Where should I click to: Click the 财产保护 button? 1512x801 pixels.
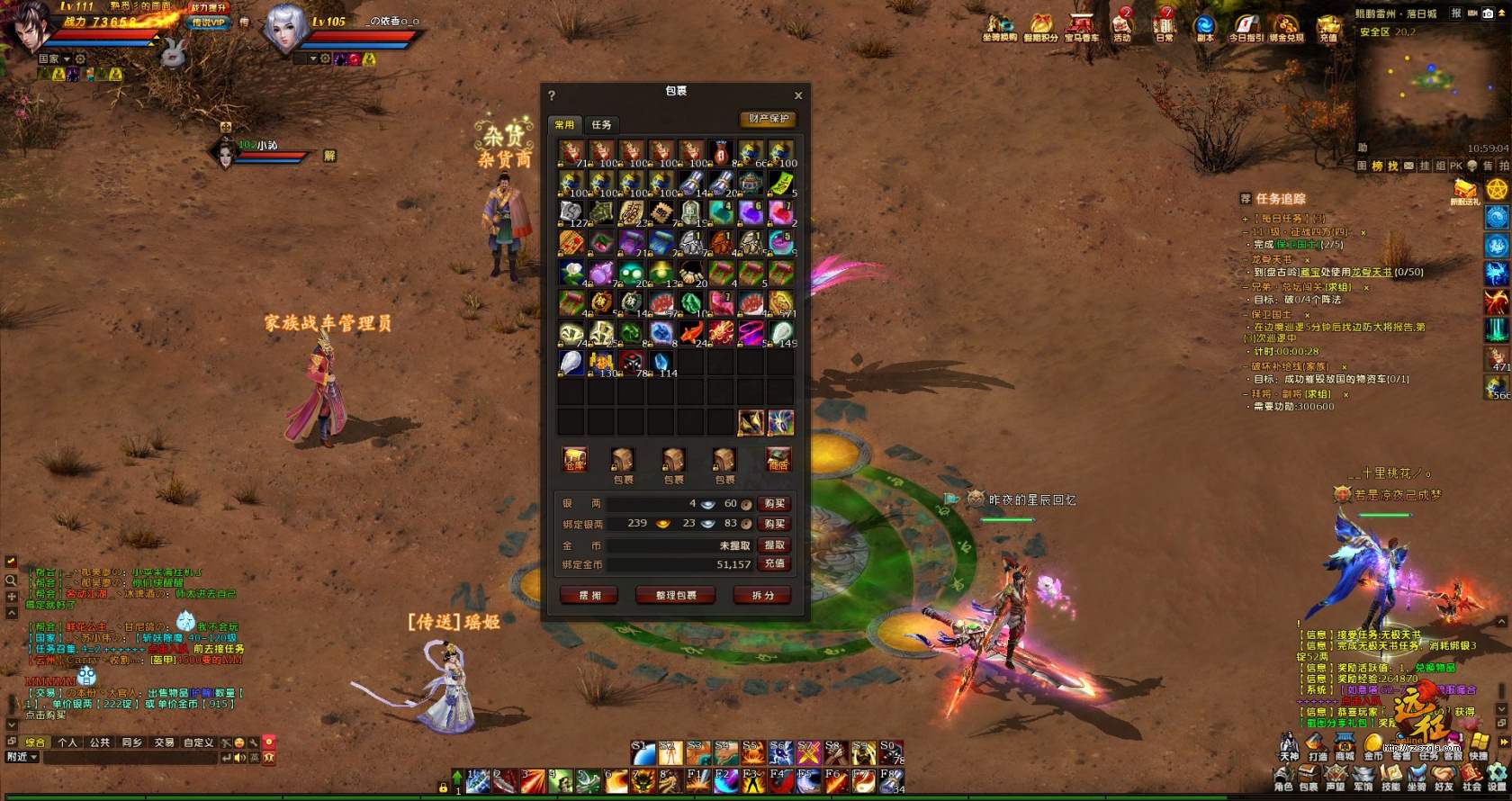(768, 119)
